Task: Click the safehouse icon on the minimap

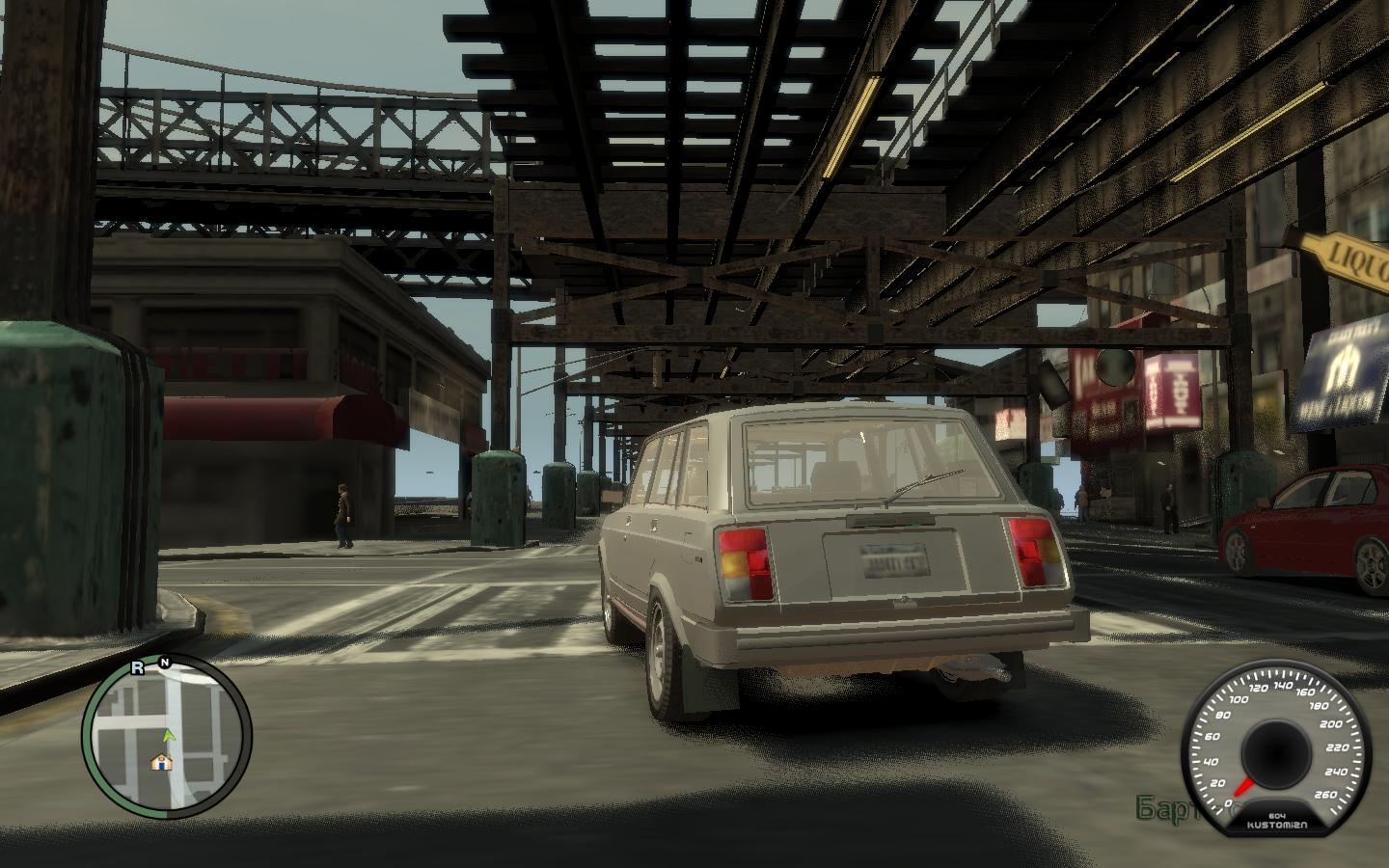Action: point(161,762)
